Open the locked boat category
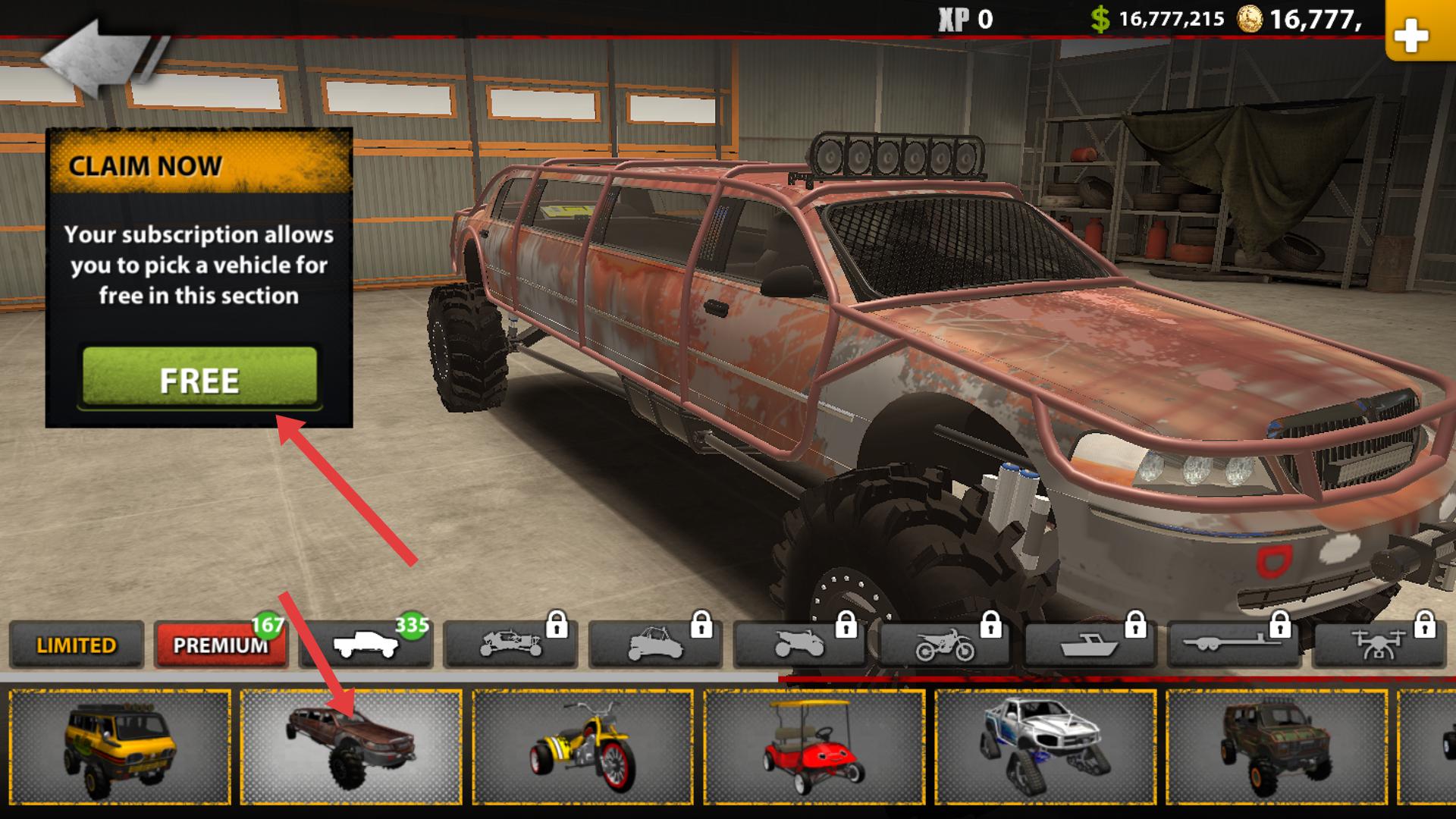Viewport: 1456px width, 819px height. coord(1089,645)
